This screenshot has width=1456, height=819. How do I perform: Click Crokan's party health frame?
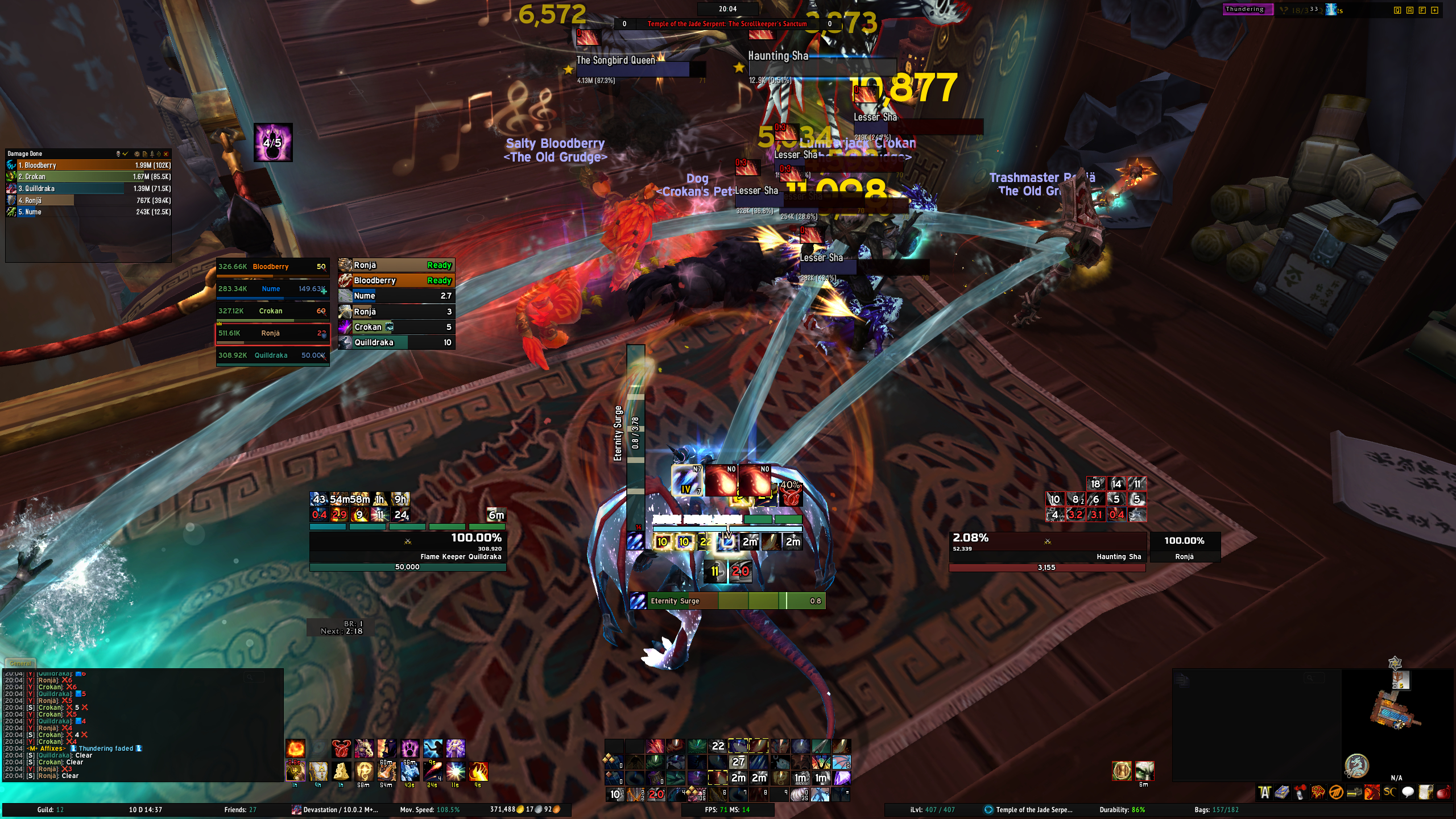coord(272,311)
